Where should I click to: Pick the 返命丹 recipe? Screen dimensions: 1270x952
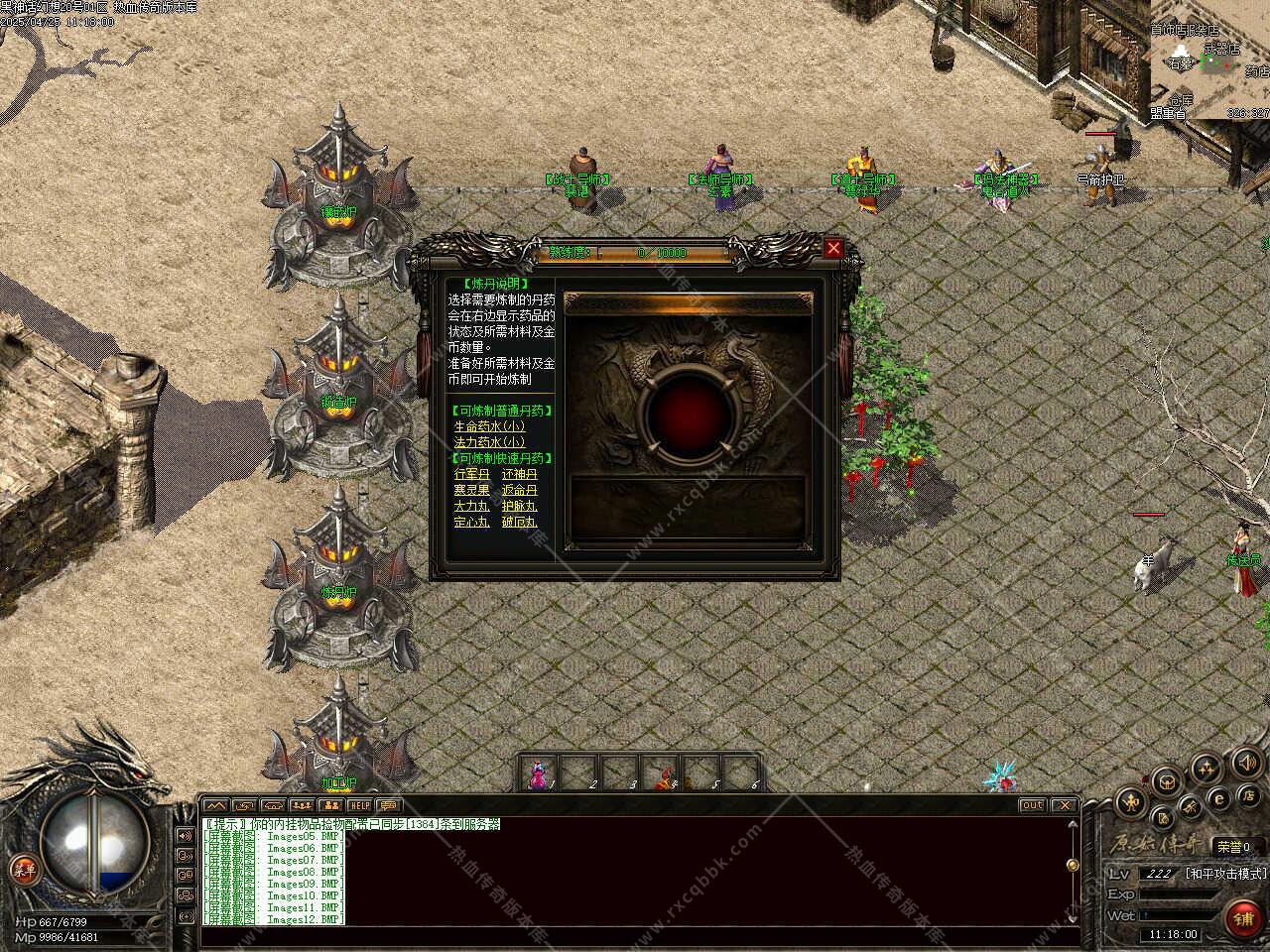click(x=519, y=490)
